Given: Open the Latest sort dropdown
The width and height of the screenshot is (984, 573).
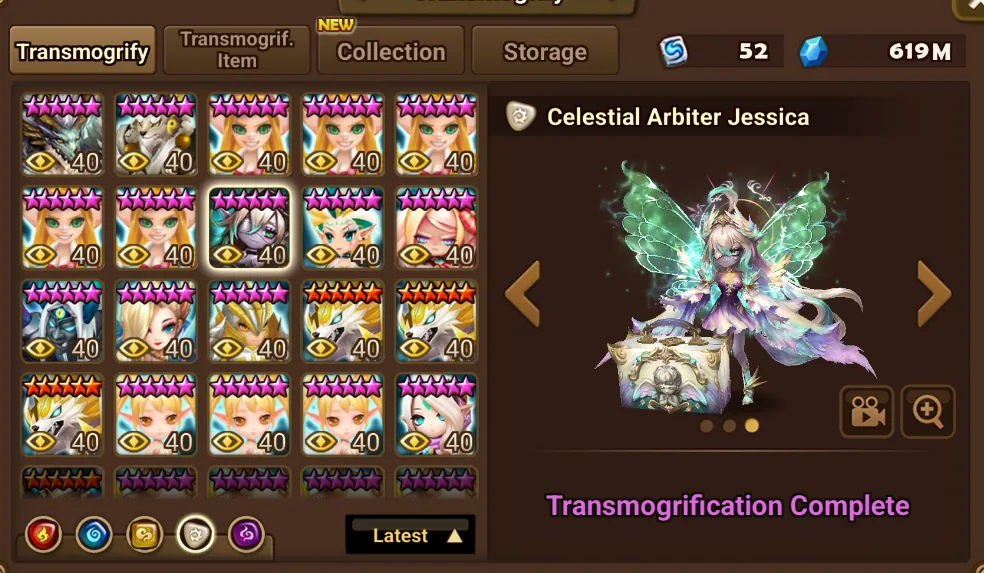Looking at the screenshot, I should (x=410, y=535).
